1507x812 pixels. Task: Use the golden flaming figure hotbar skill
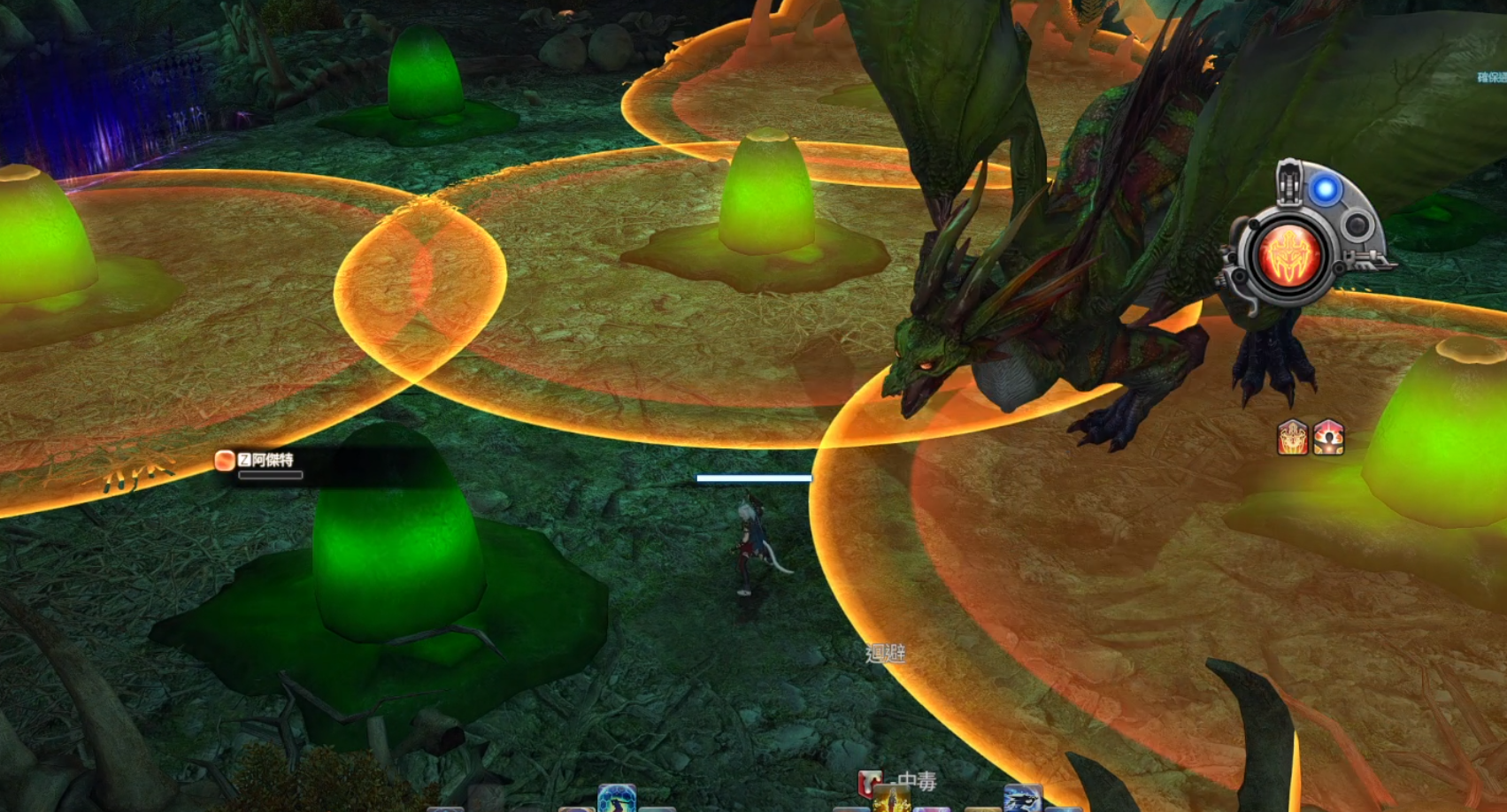[891, 801]
